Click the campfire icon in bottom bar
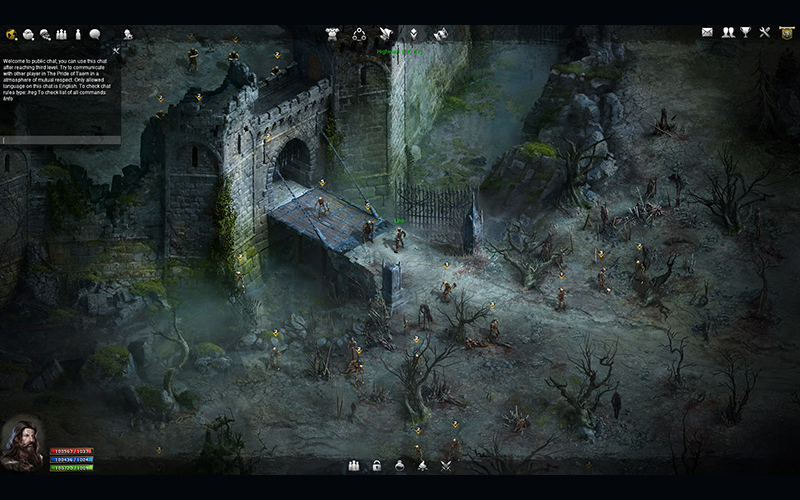Image resolution: width=800 pixels, height=500 pixels. coord(423,466)
